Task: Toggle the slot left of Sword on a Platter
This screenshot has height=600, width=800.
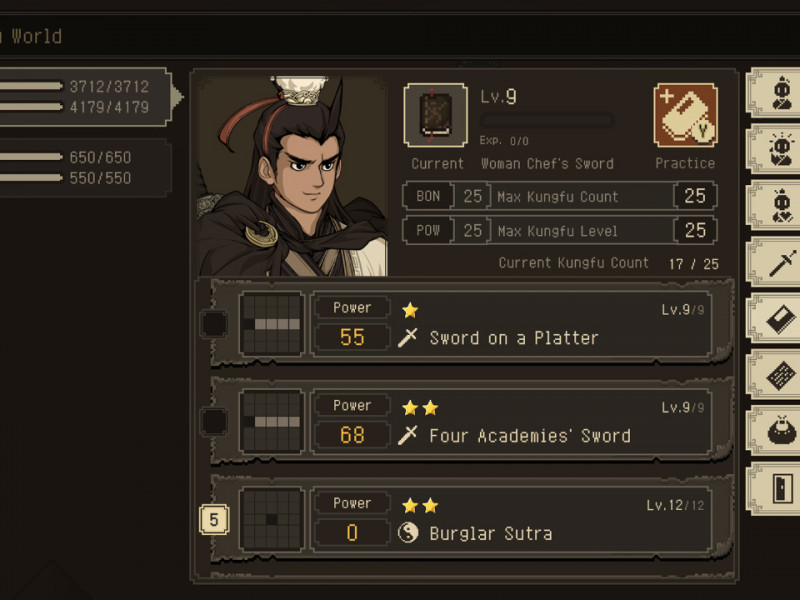Action: (214, 324)
